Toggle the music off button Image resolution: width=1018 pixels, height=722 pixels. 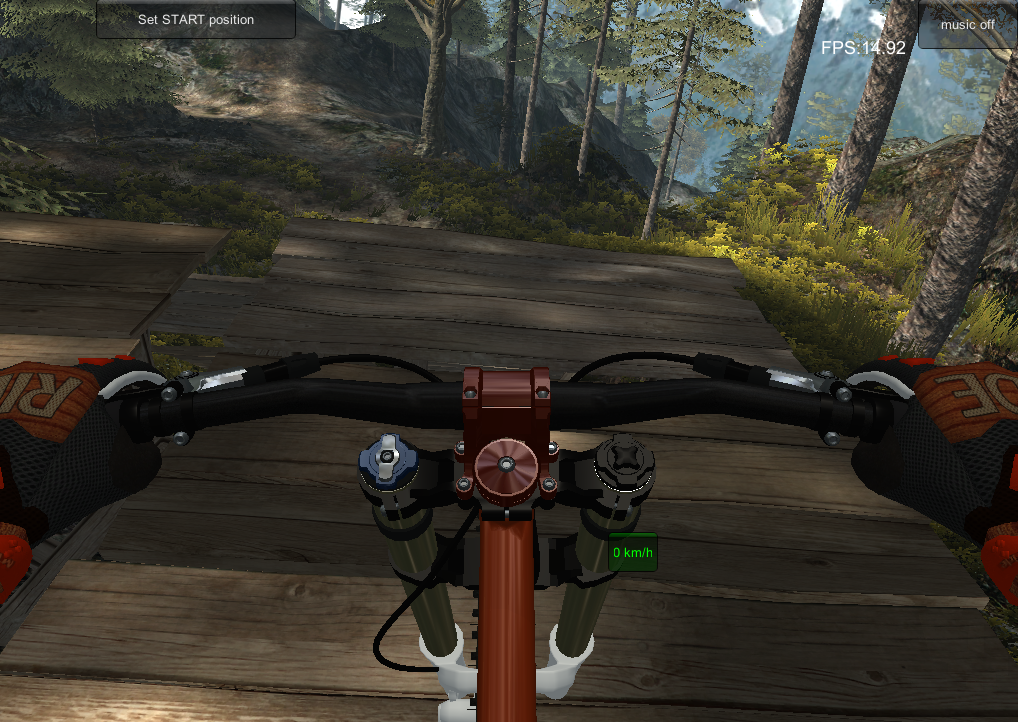tap(966, 23)
